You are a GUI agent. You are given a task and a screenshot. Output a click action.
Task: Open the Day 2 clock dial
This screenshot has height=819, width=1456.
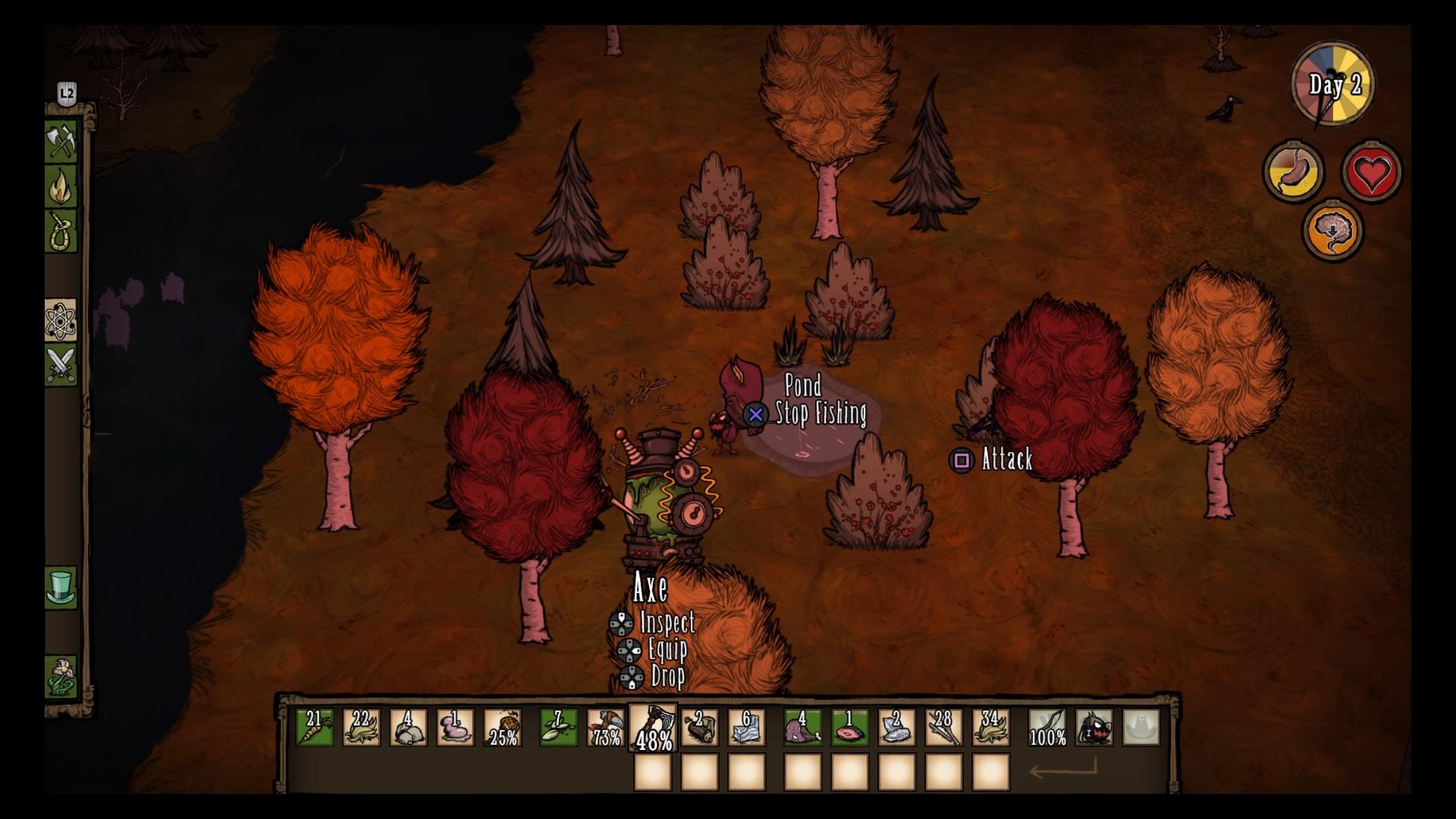(1333, 85)
